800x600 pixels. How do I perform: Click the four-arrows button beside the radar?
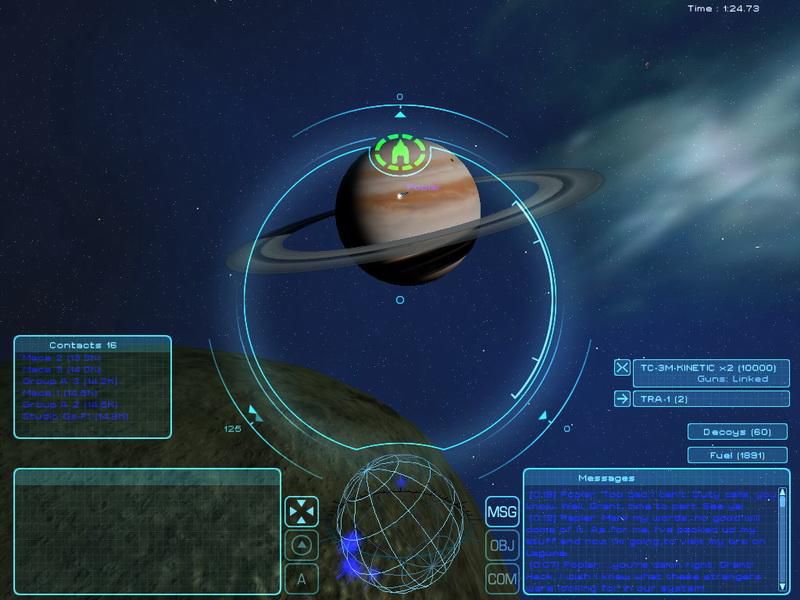[301, 513]
